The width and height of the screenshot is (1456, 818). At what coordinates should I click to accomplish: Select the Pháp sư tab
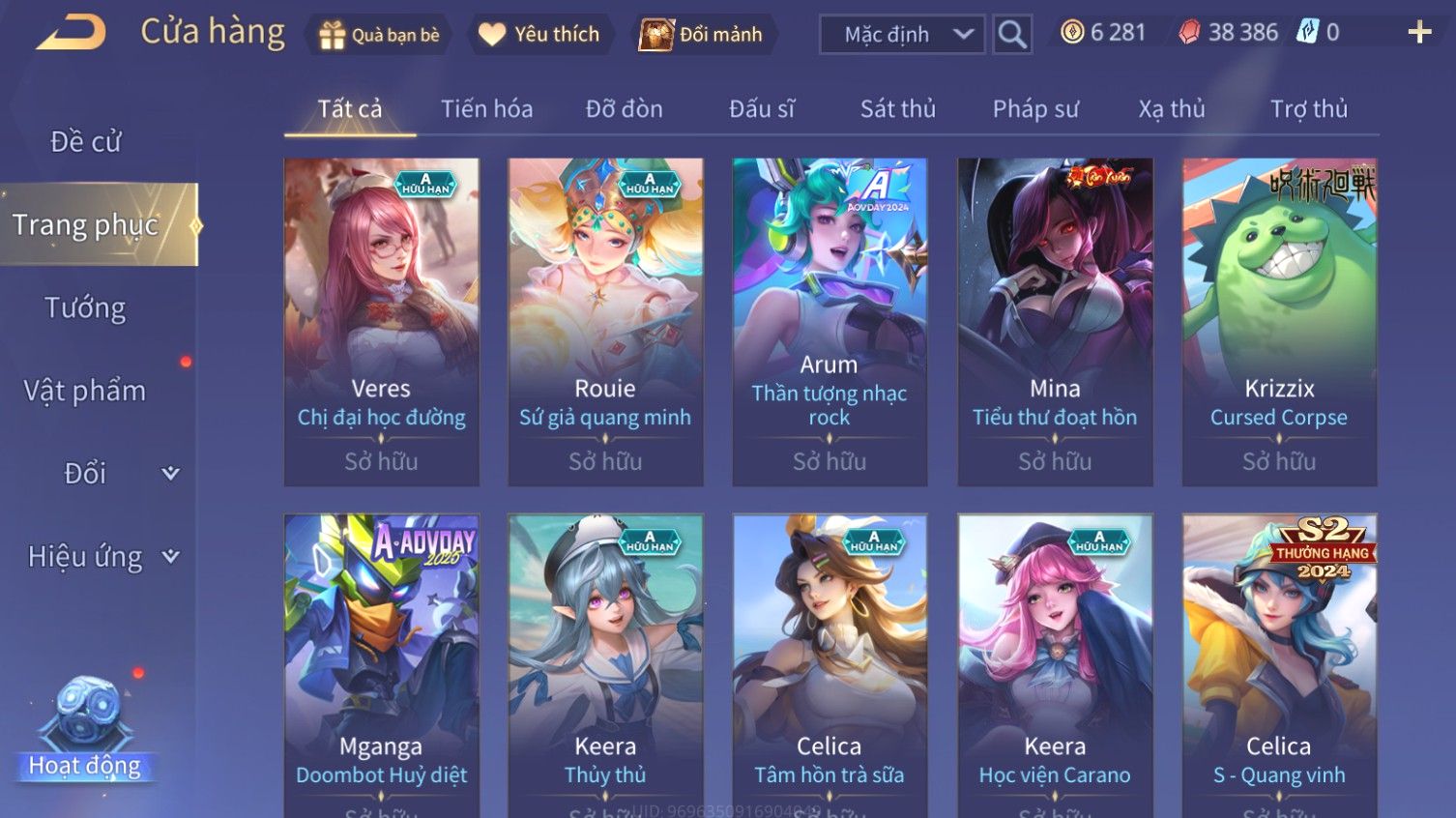coord(1034,109)
